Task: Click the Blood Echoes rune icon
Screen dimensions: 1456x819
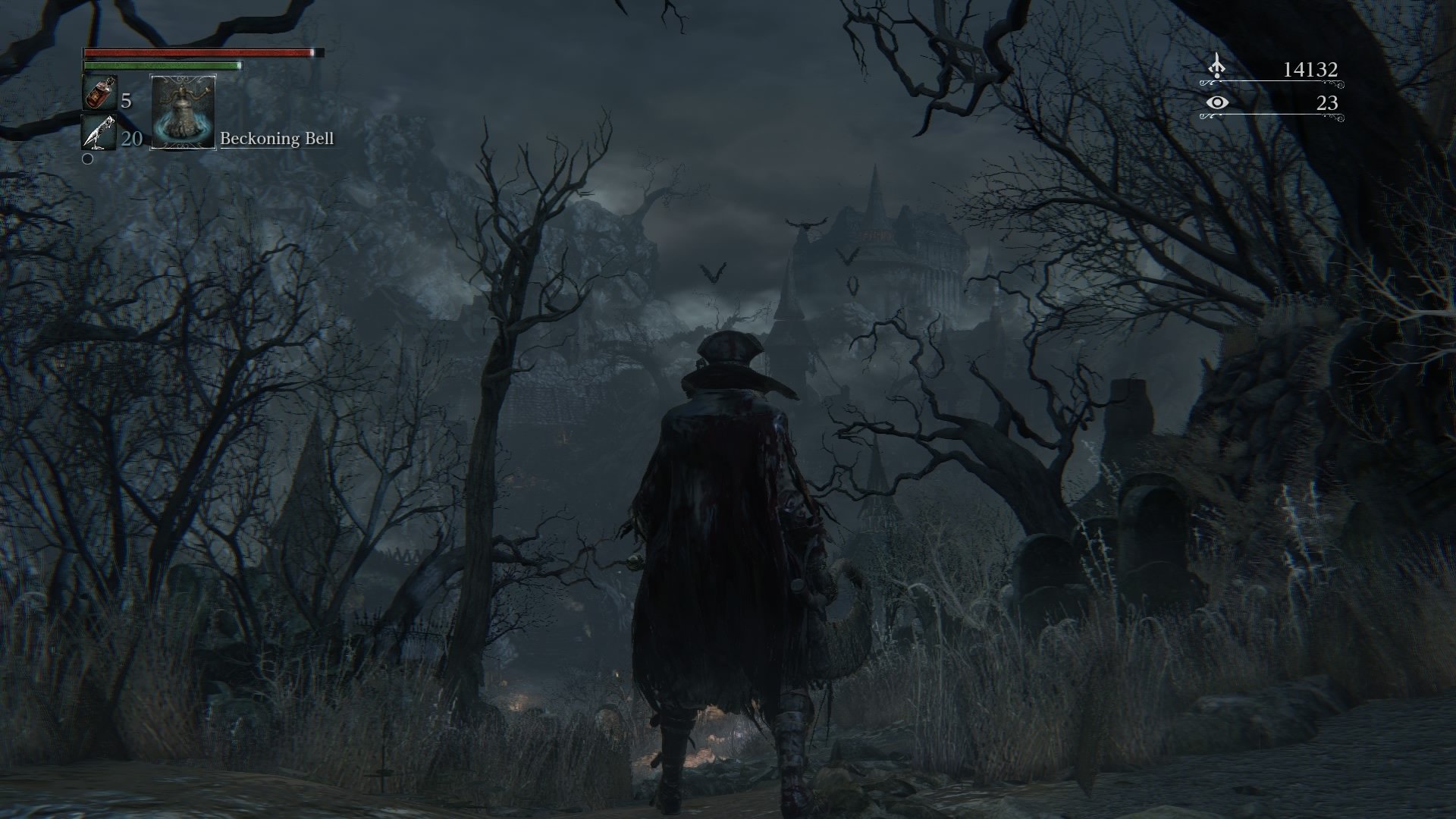Action: pyautogui.click(x=1217, y=67)
